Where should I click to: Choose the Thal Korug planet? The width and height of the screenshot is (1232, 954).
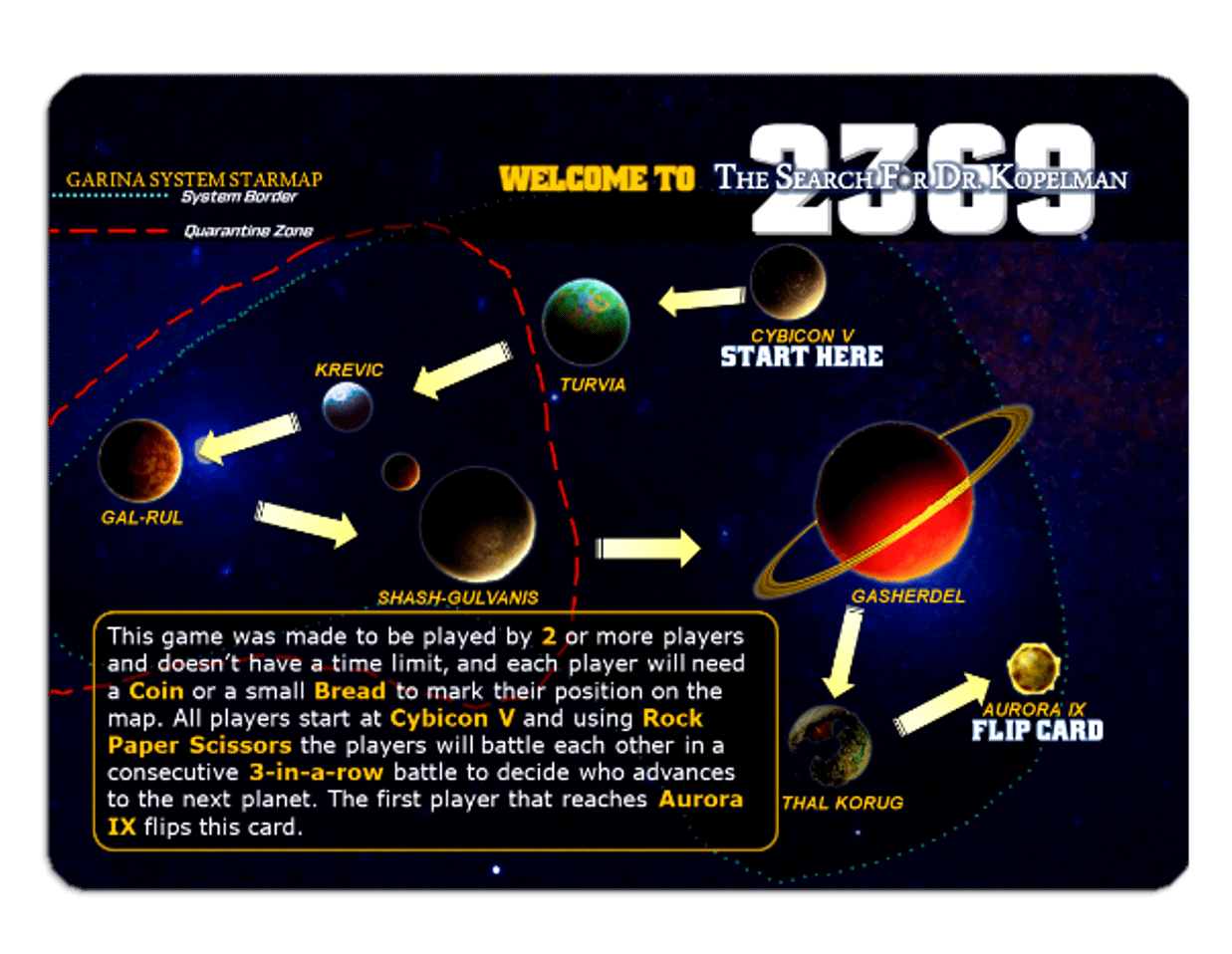point(830,746)
